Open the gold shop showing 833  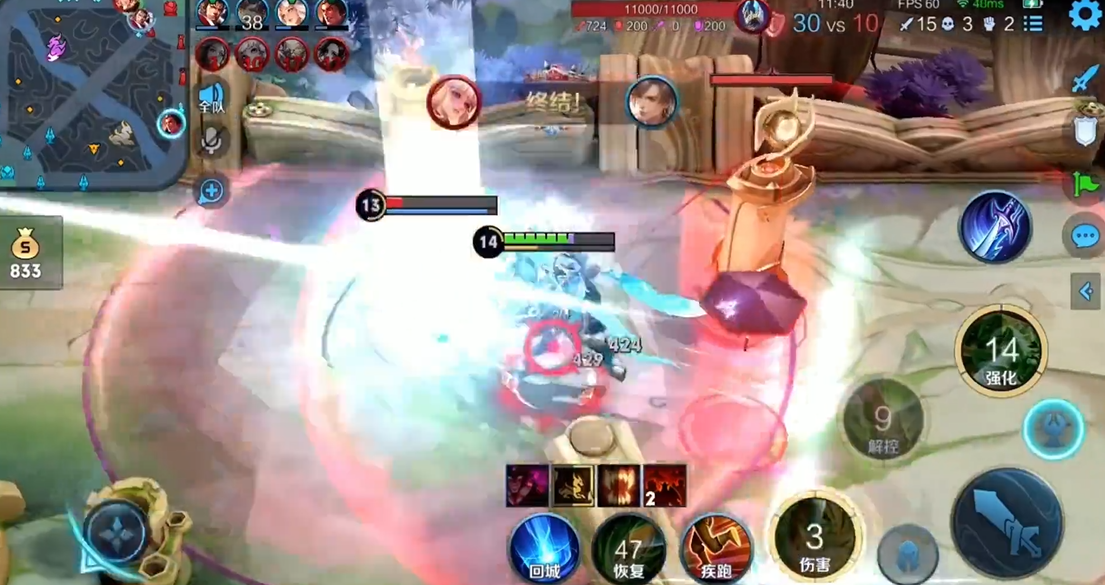pos(27,253)
